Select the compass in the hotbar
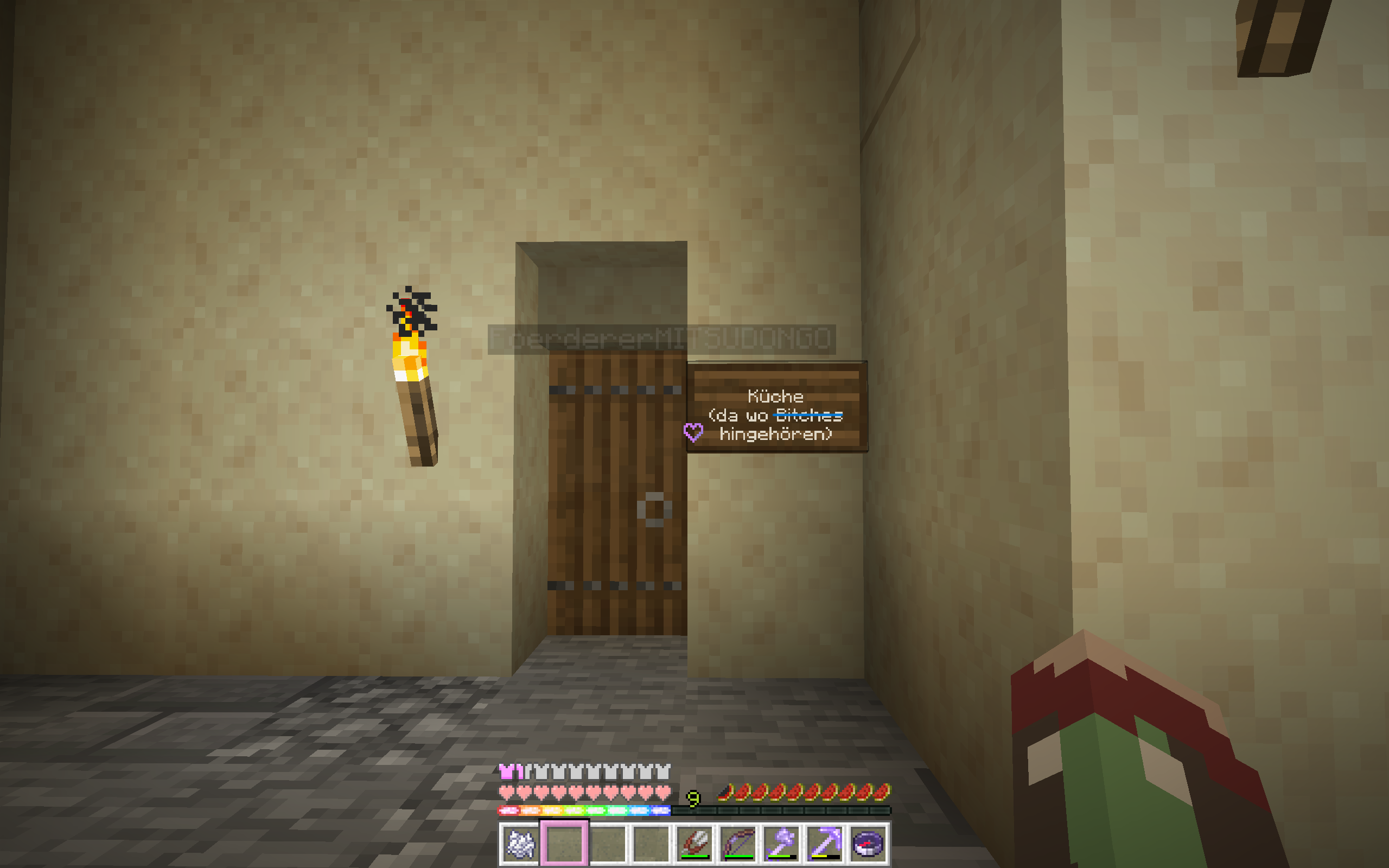Image resolution: width=1389 pixels, height=868 pixels. 868,843
